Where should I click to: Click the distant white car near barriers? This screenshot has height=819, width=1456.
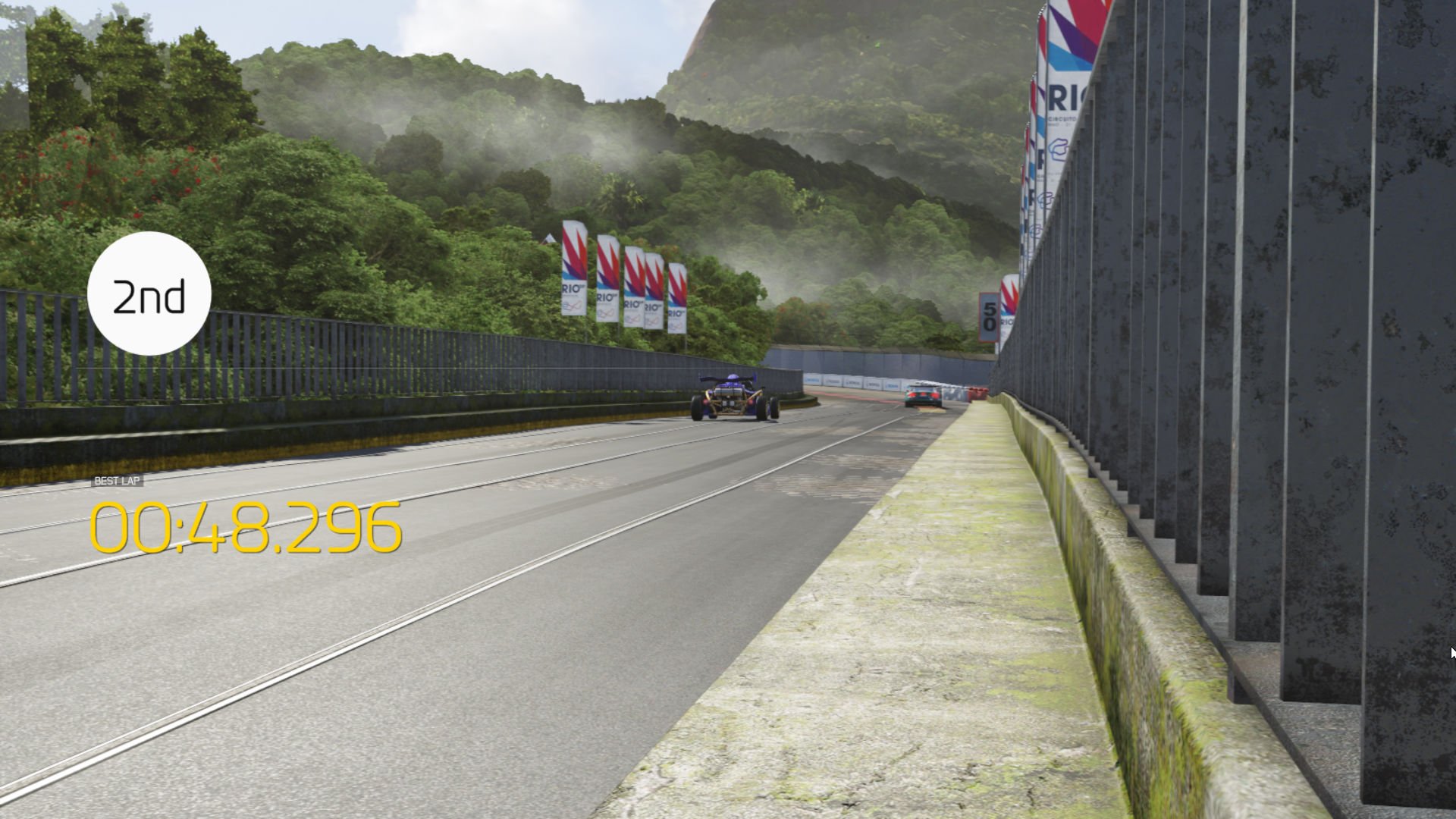(921, 395)
